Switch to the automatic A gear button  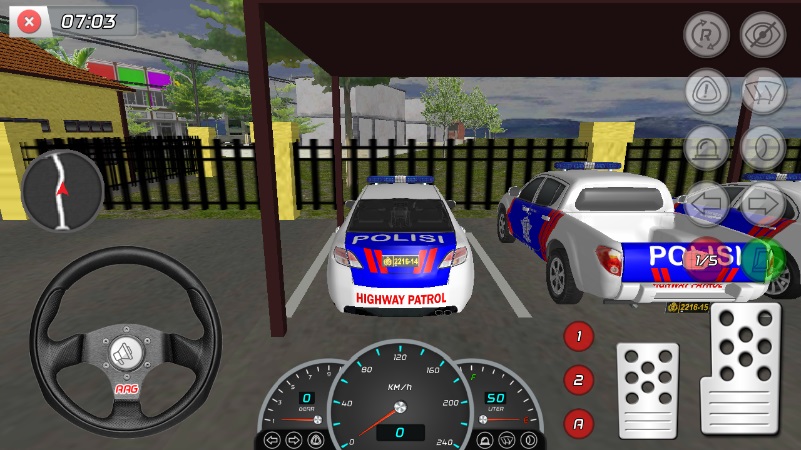[579, 423]
